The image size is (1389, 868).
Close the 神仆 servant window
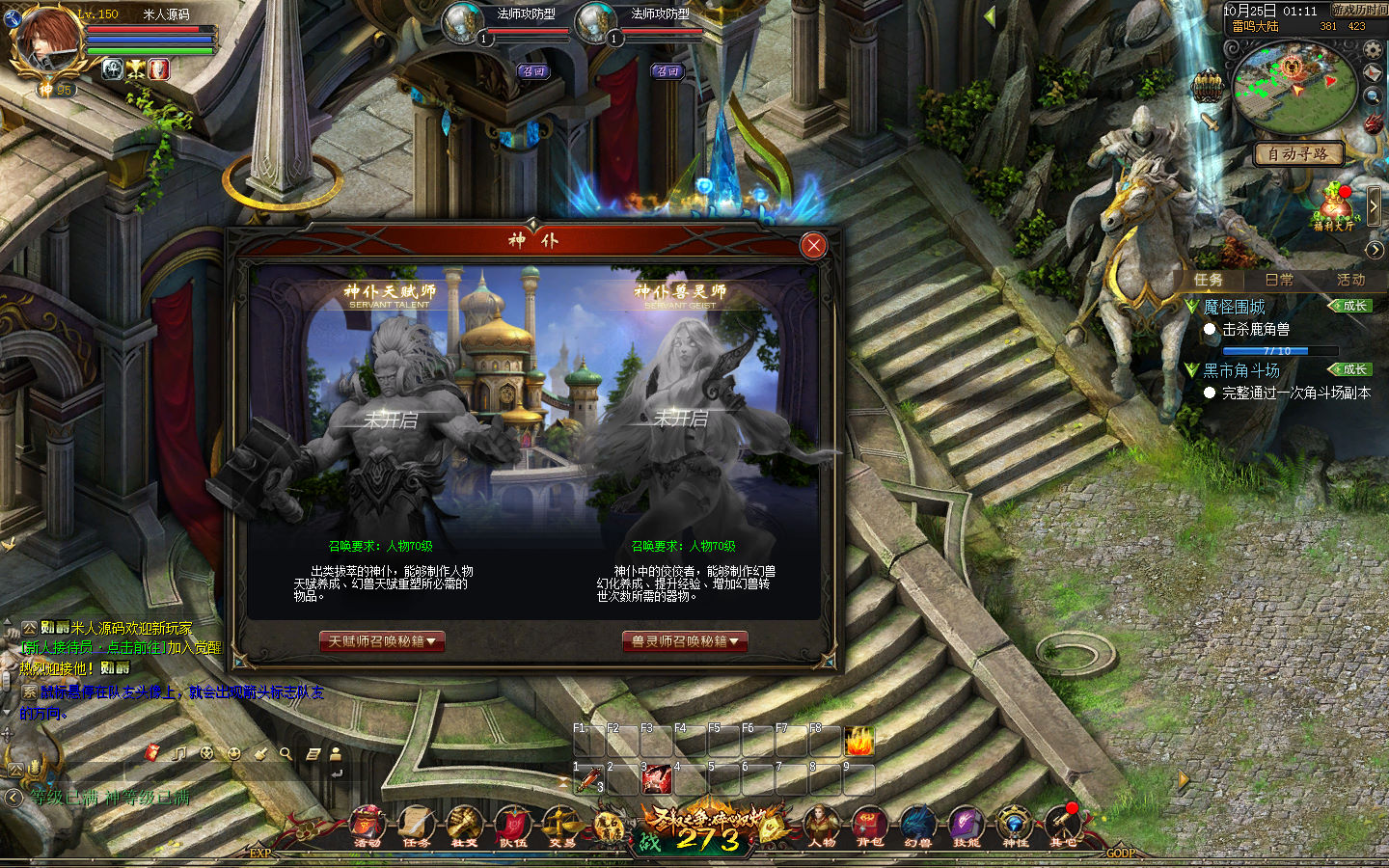point(813,246)
